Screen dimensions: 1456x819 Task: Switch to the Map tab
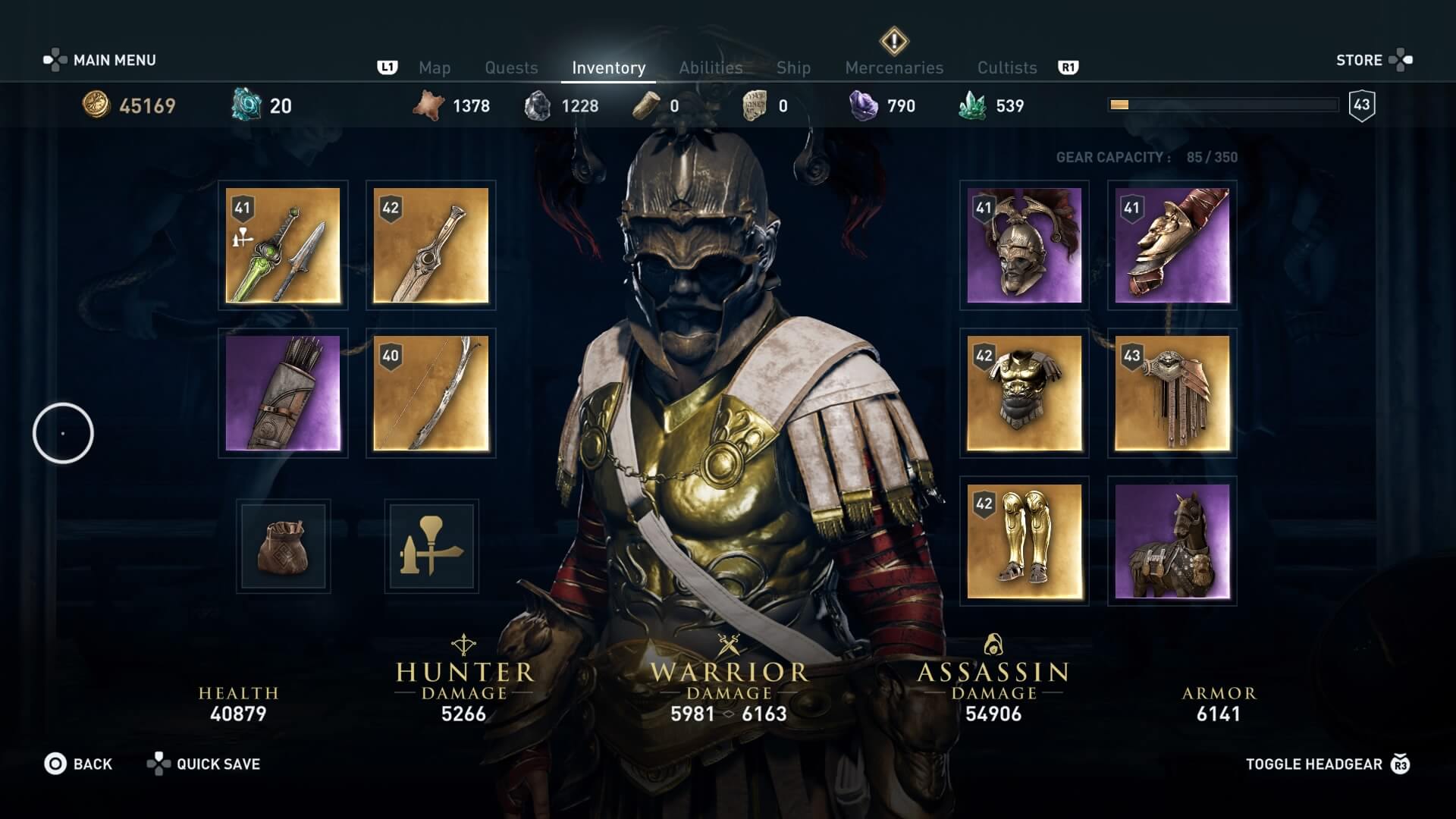coord(435,68)
